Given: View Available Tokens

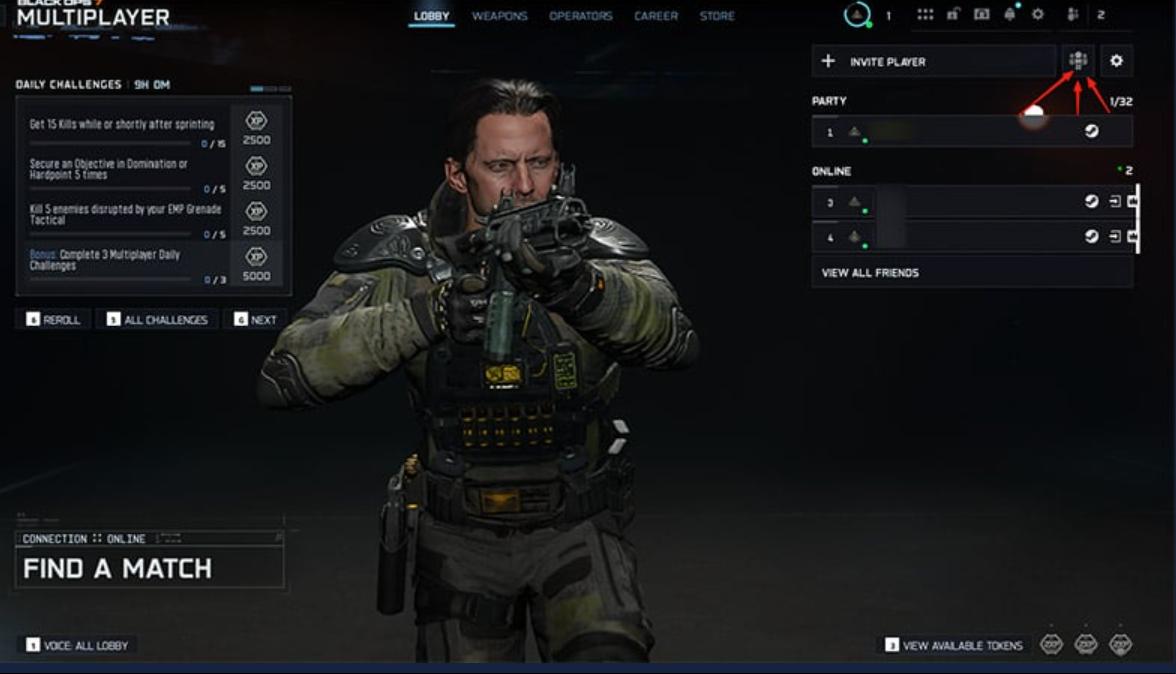Looking at the screenshot, I should click(x=954, y=645).
